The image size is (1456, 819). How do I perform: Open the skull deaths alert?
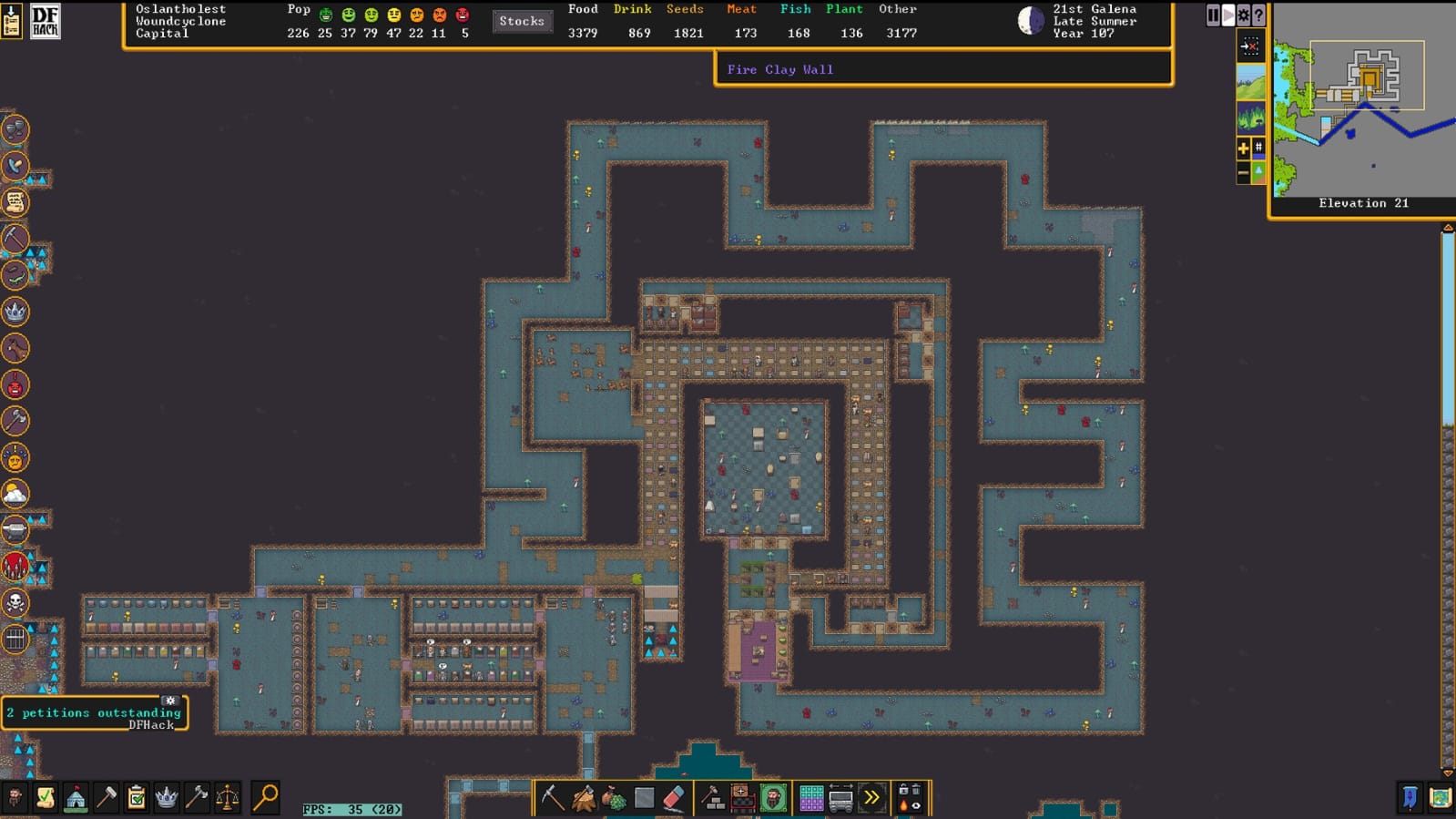[15, 602]
